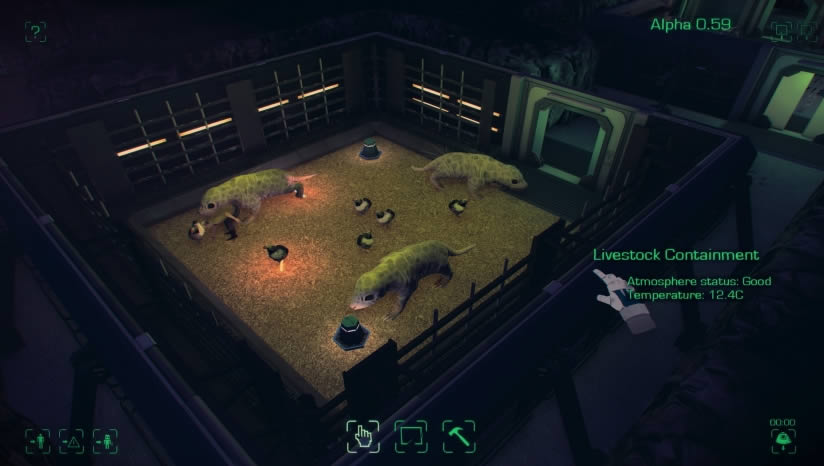Open the question mark help icon
Viewport: 824px width, 466px height.
click(35, 32)
